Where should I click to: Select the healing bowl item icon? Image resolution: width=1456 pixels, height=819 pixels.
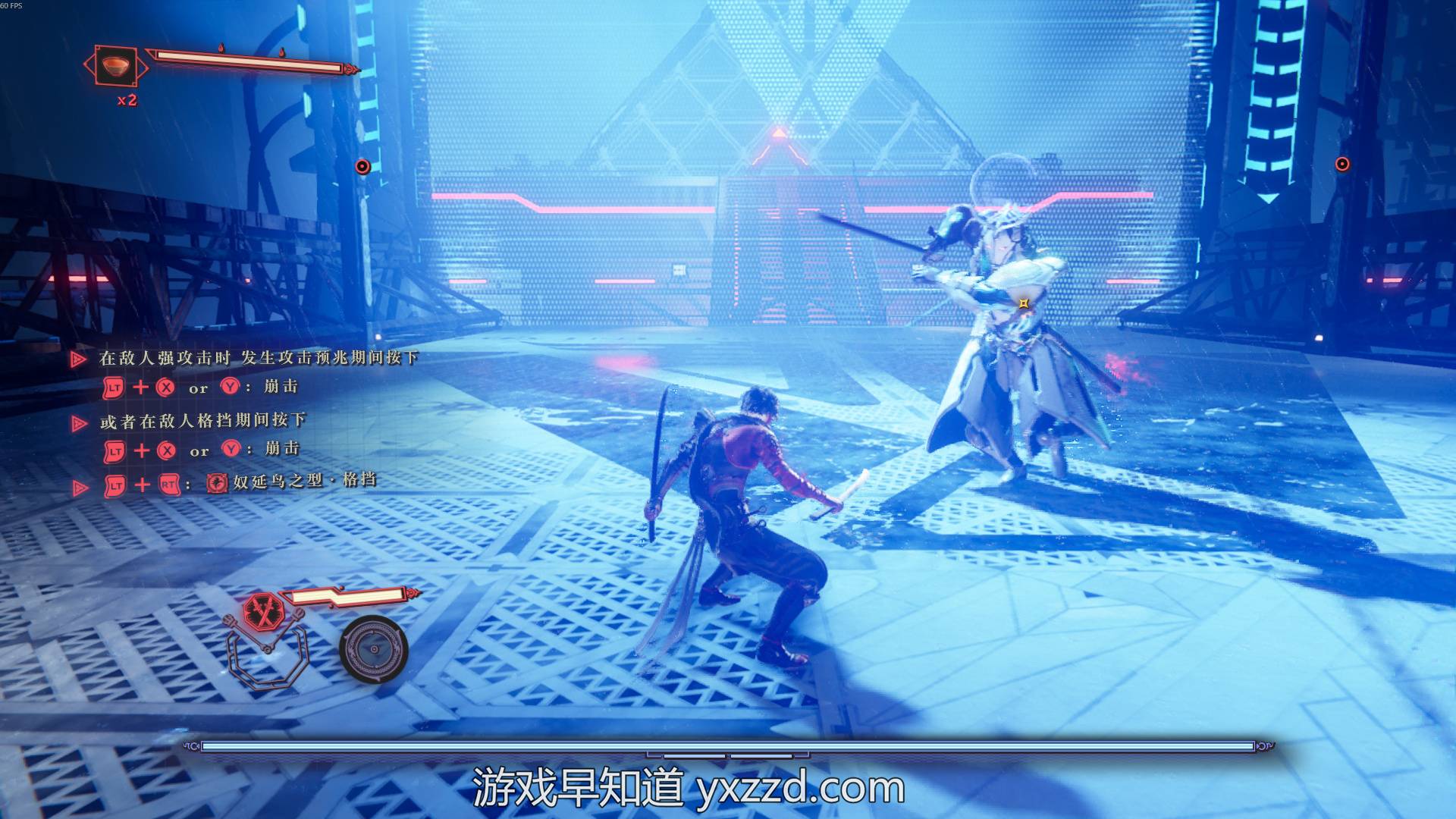click(115, 66)
